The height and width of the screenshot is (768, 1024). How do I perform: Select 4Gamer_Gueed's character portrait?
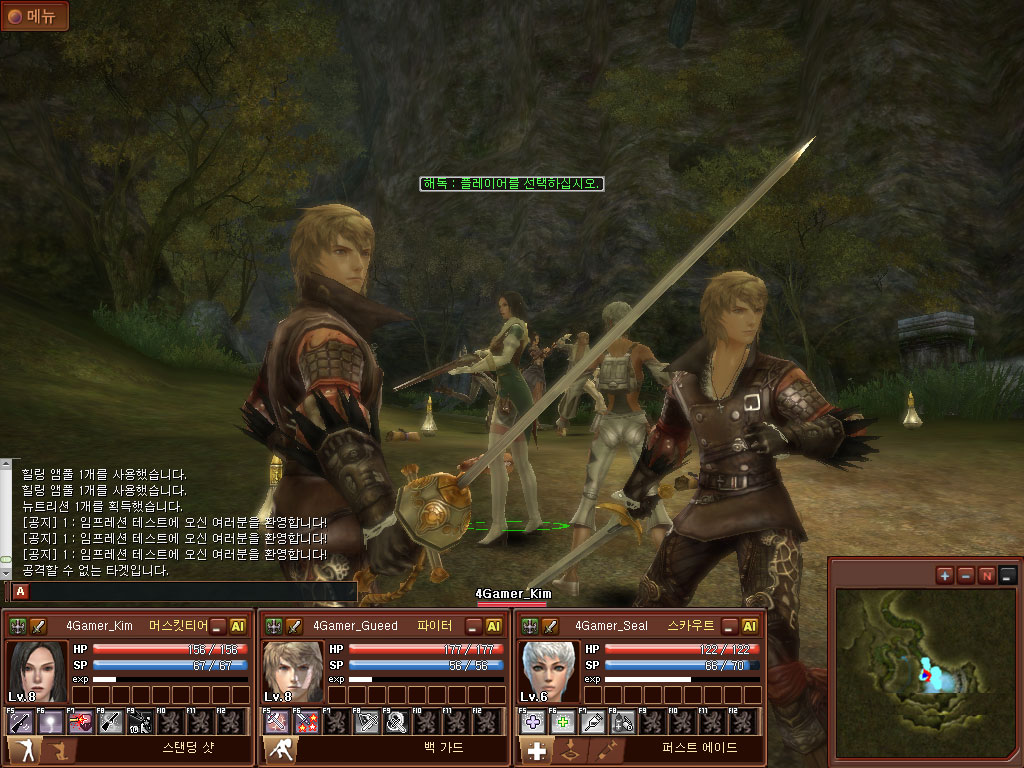point(294,671)
